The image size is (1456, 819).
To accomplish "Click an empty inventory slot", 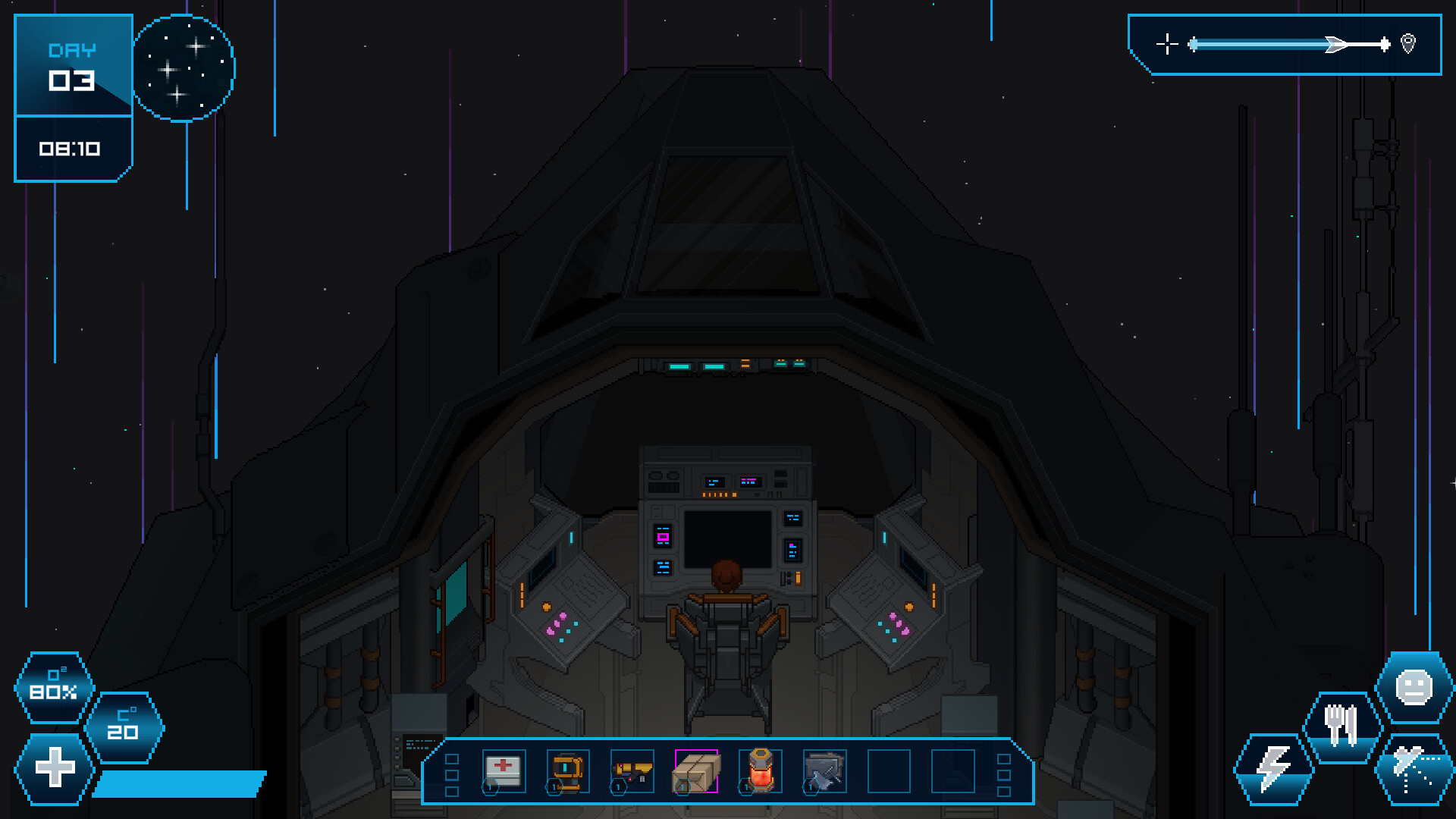I will [889, 770].
